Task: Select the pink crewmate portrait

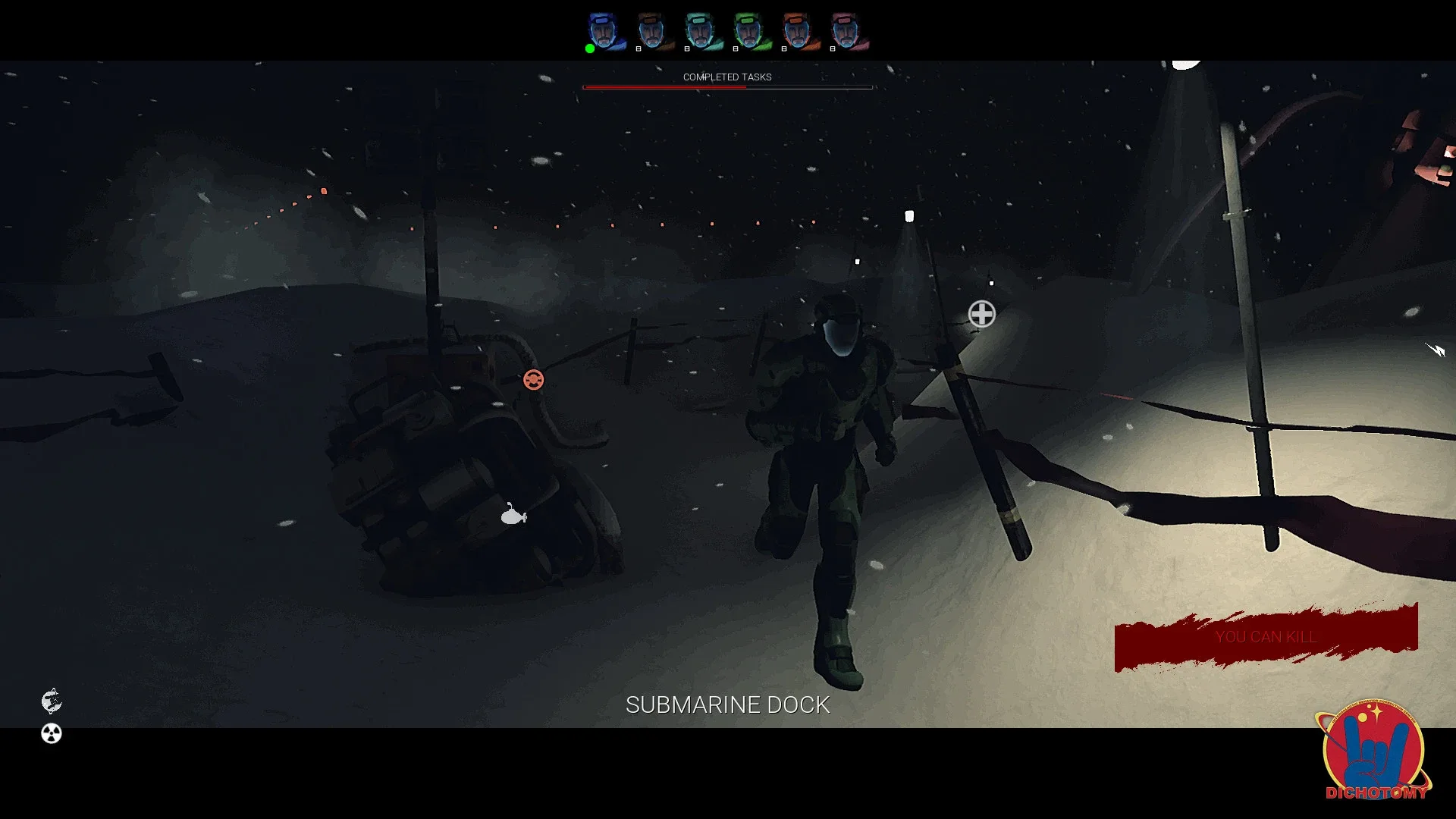Action: pyautogui.click(x=843, y=30)
